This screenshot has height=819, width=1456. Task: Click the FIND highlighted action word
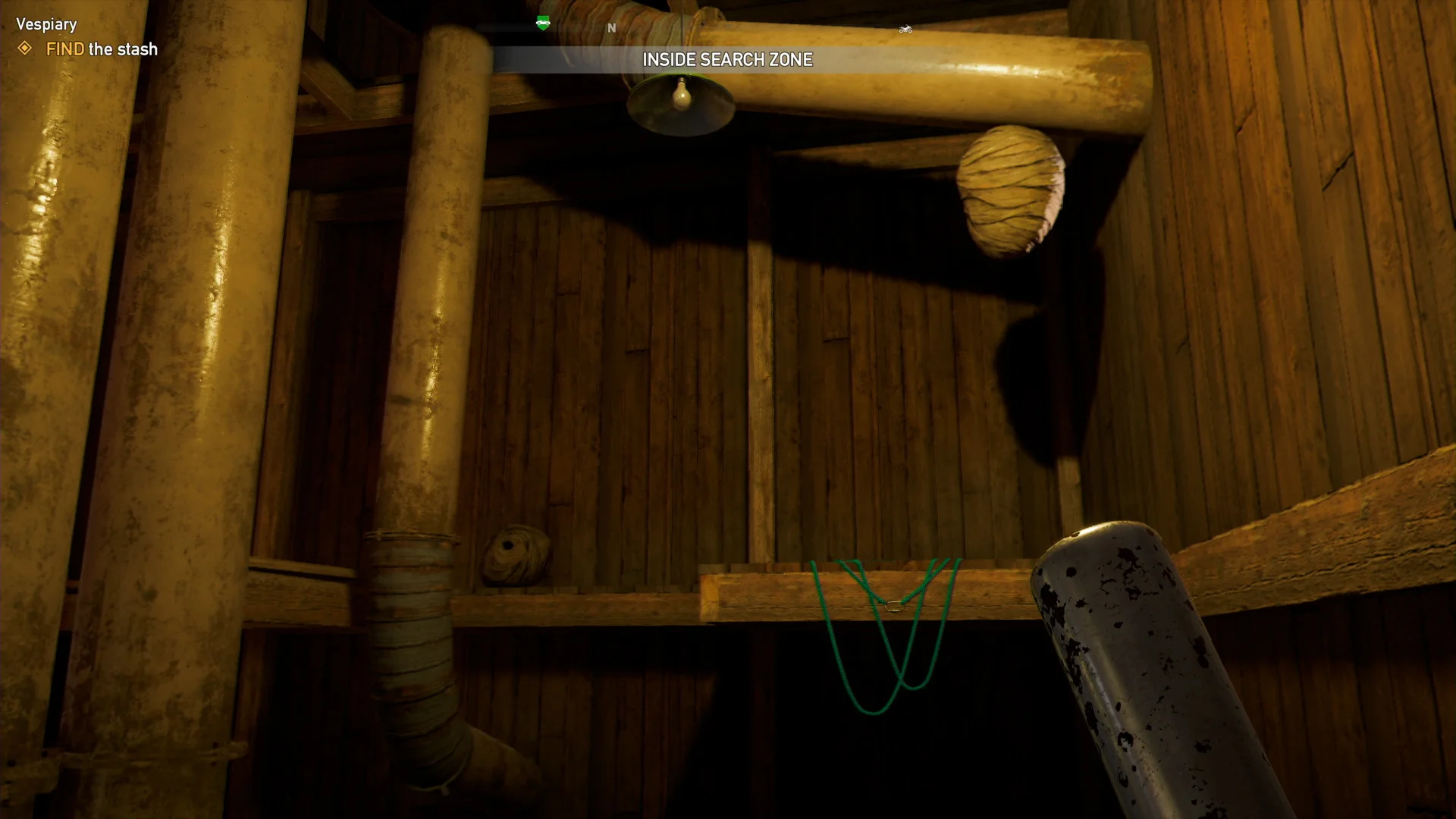click(64, 50)
